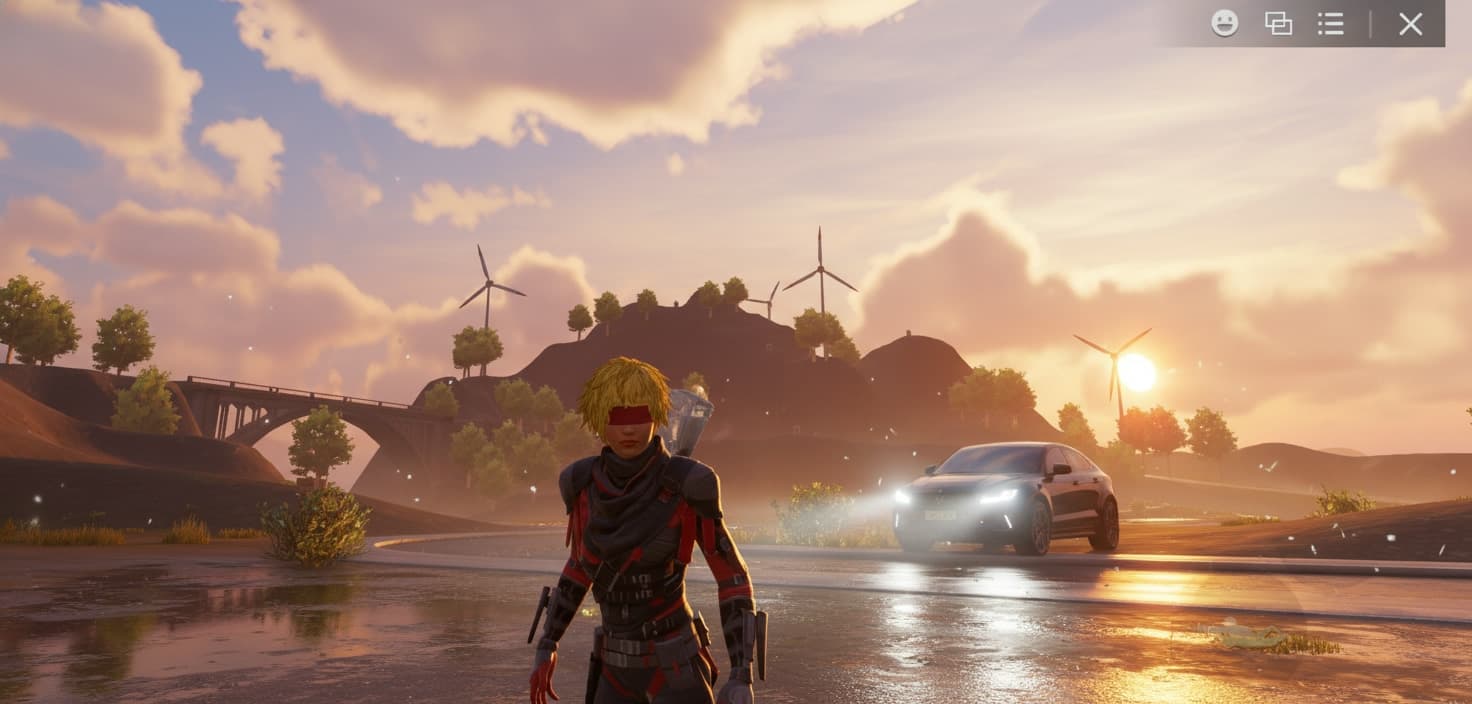Close the overlay with the X button
The image size is (1472, 704).
pos(1410,24)
